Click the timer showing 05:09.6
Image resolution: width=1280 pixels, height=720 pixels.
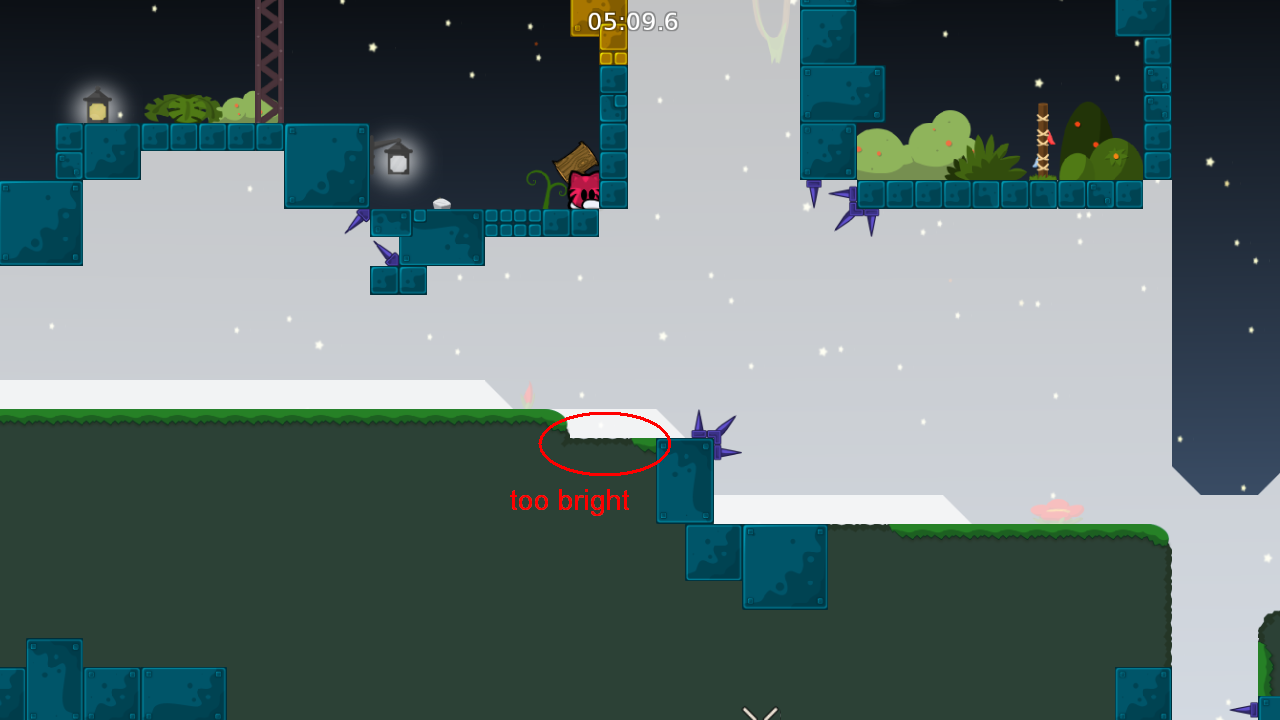630,22
